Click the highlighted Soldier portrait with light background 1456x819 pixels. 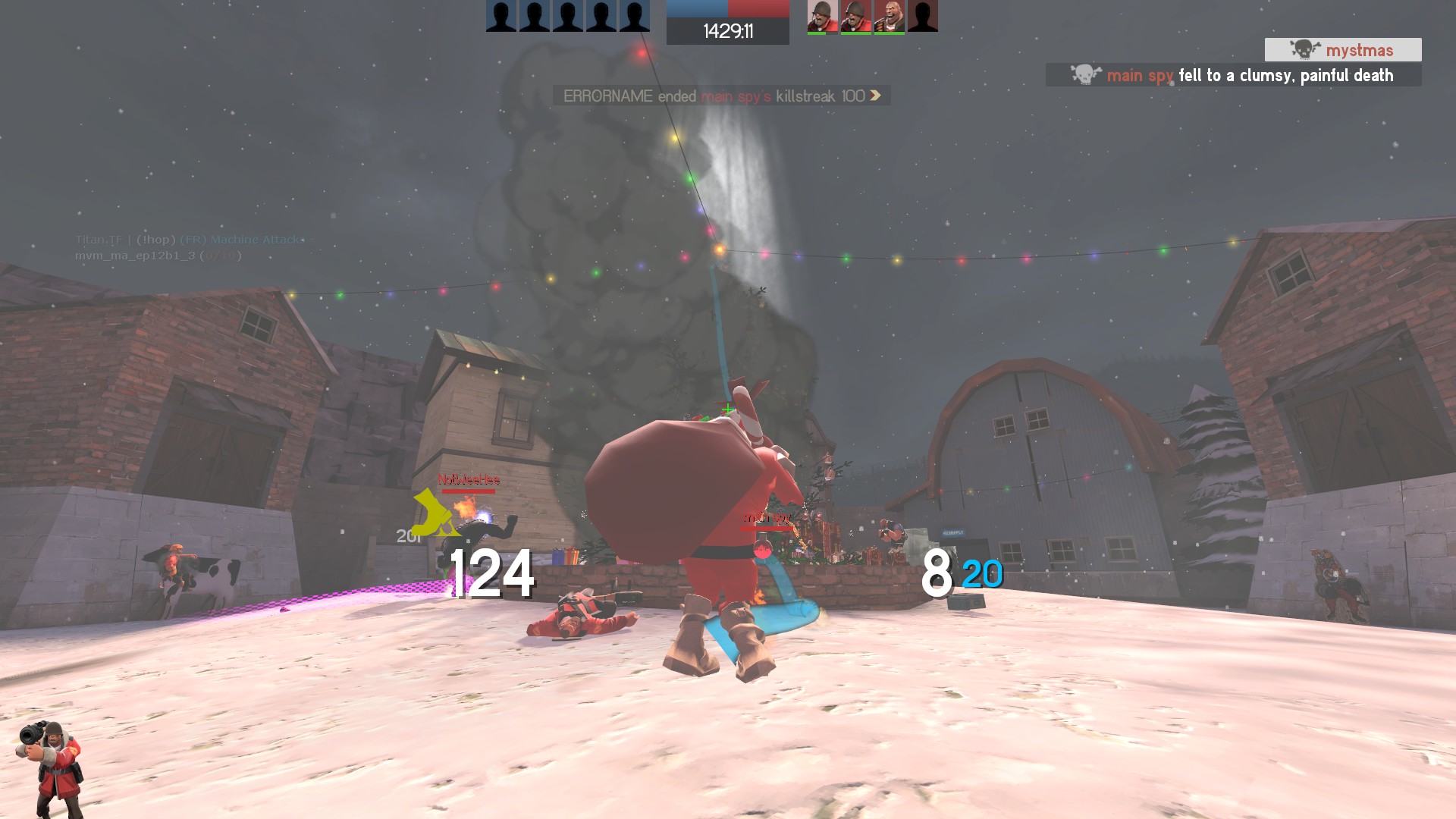(822, 16)
